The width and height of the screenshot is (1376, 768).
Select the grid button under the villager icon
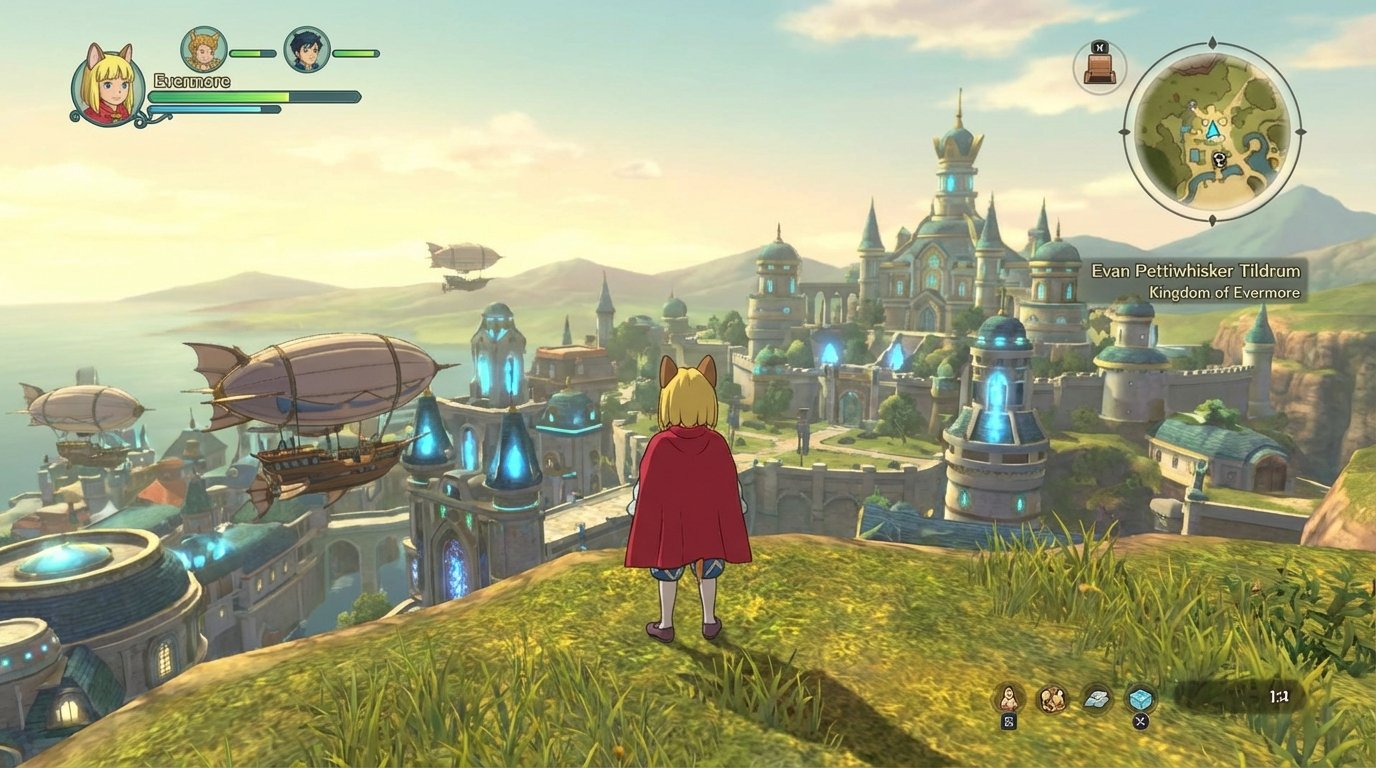(x=1008, y=722)
